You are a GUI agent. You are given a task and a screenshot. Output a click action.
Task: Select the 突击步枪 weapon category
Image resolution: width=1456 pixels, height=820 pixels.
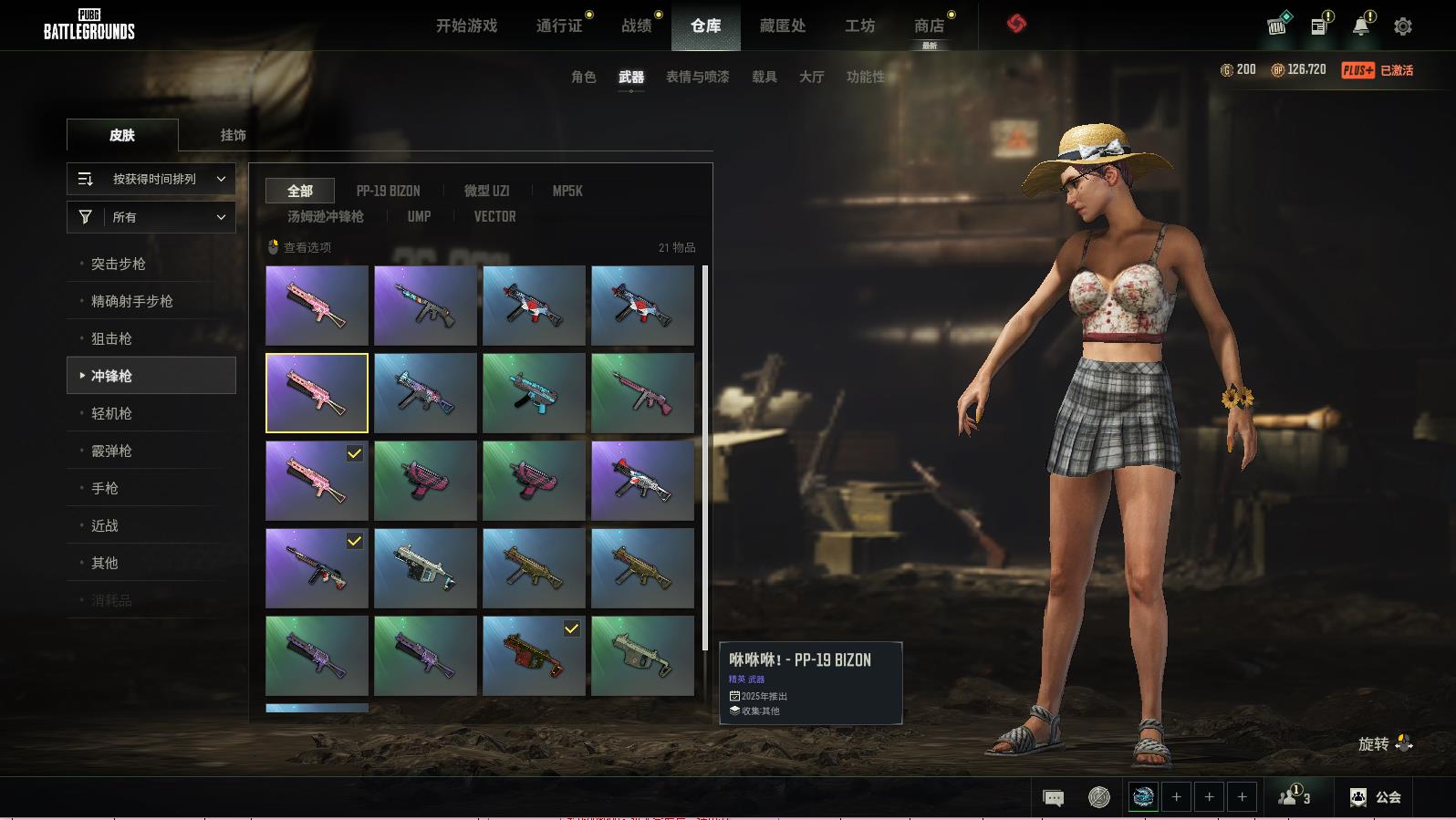point(119,264)
